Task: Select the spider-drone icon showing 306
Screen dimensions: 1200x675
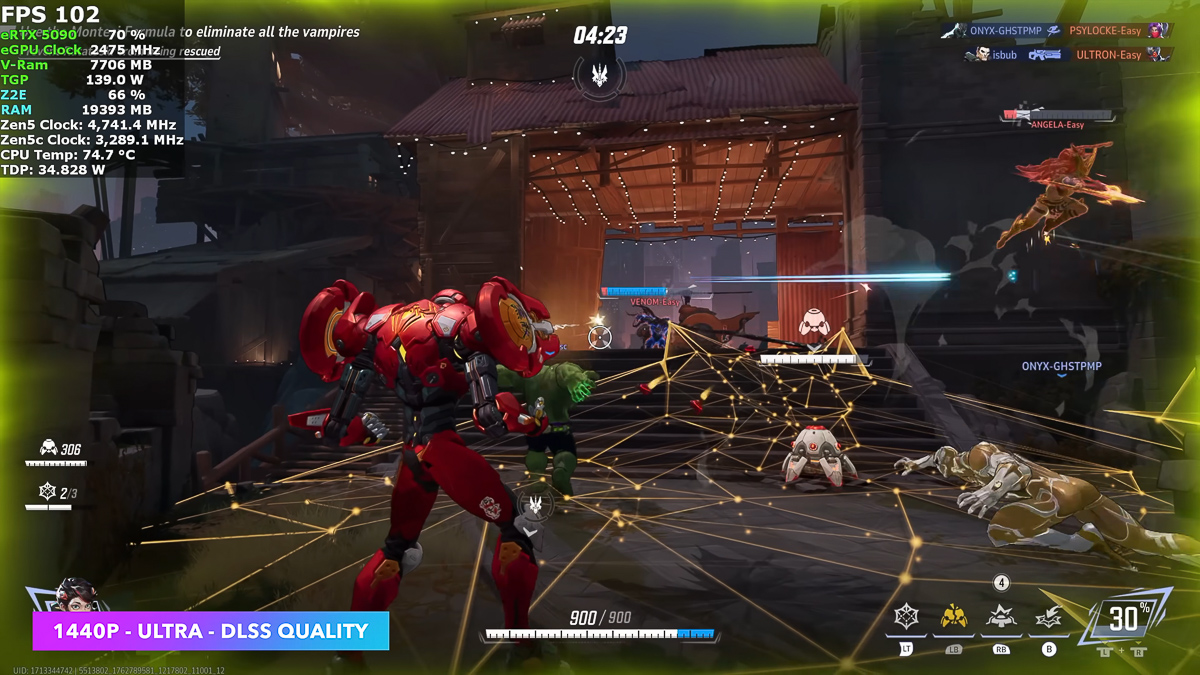Action: click(x=48, y=449)
